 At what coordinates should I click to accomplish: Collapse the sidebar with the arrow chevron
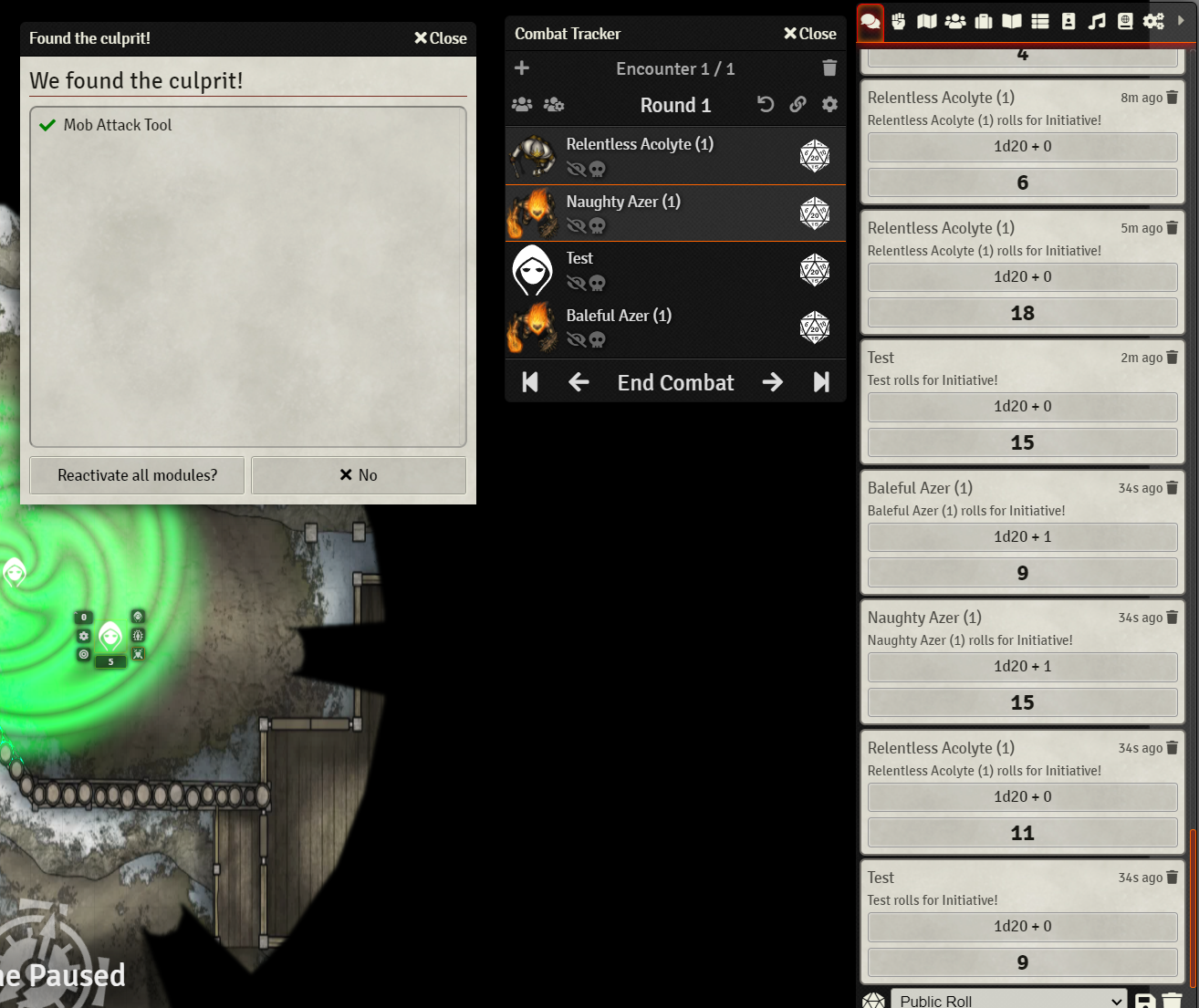tap(1181, 20)
